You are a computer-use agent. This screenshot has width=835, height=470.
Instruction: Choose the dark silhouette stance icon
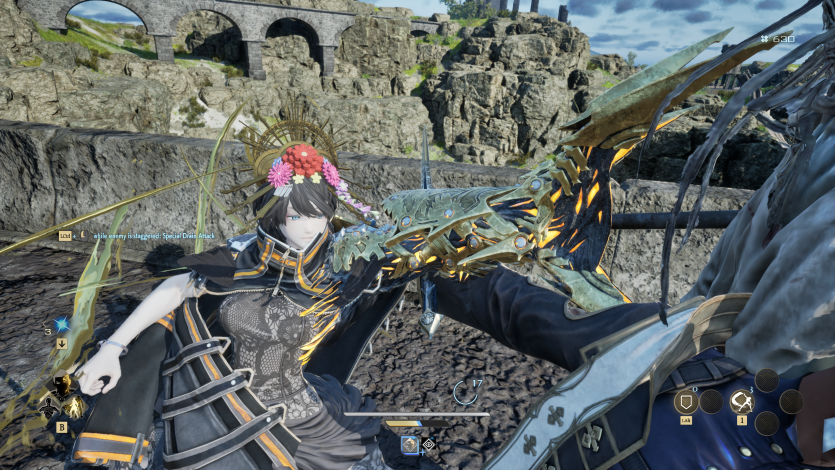point(48,405)
